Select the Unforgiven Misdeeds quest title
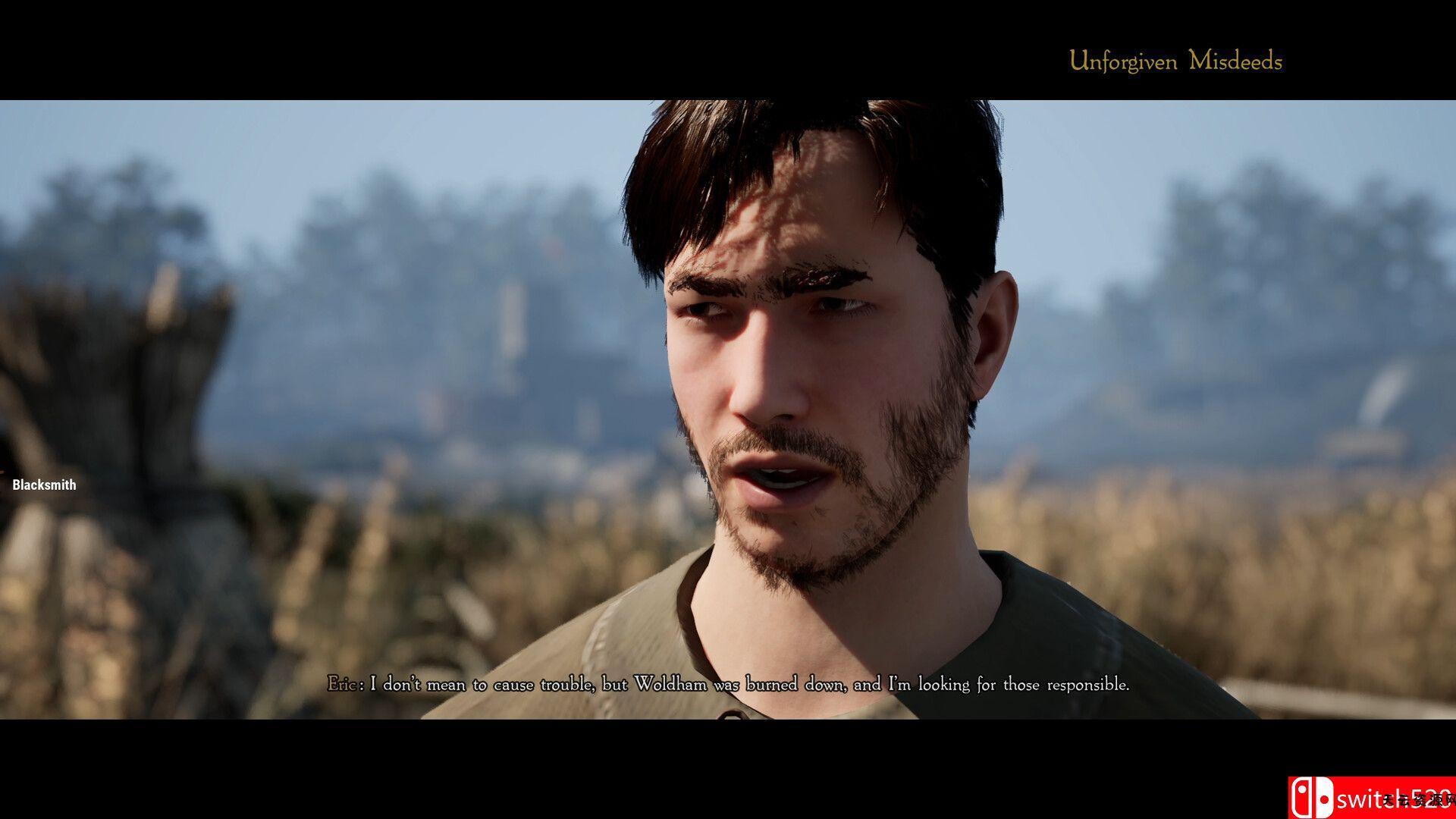Screen dimensions: 1456x819 (1175, 61)
